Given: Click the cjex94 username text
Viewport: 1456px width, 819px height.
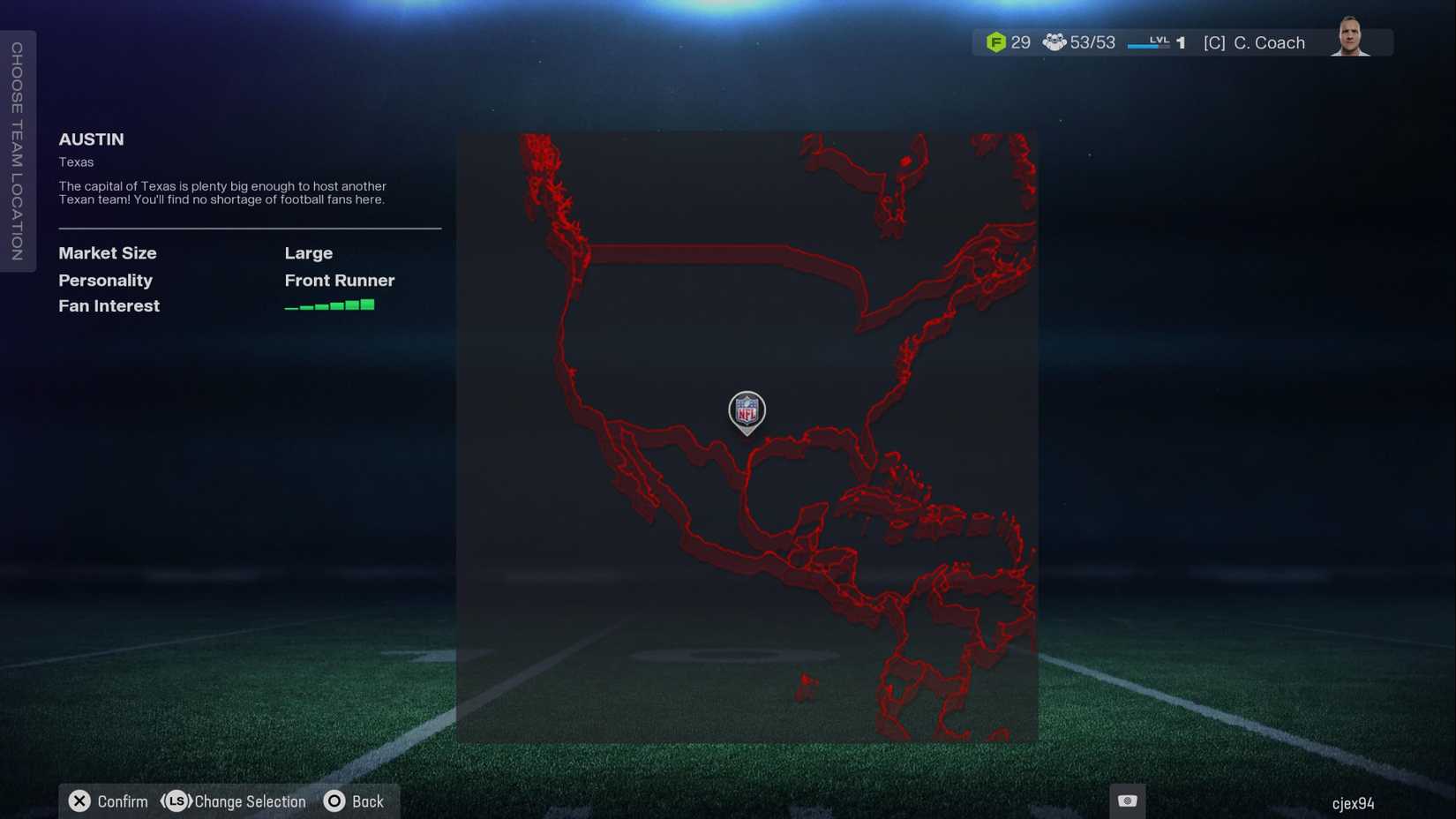Looking at the screenshot, I should pos(1355,804).
